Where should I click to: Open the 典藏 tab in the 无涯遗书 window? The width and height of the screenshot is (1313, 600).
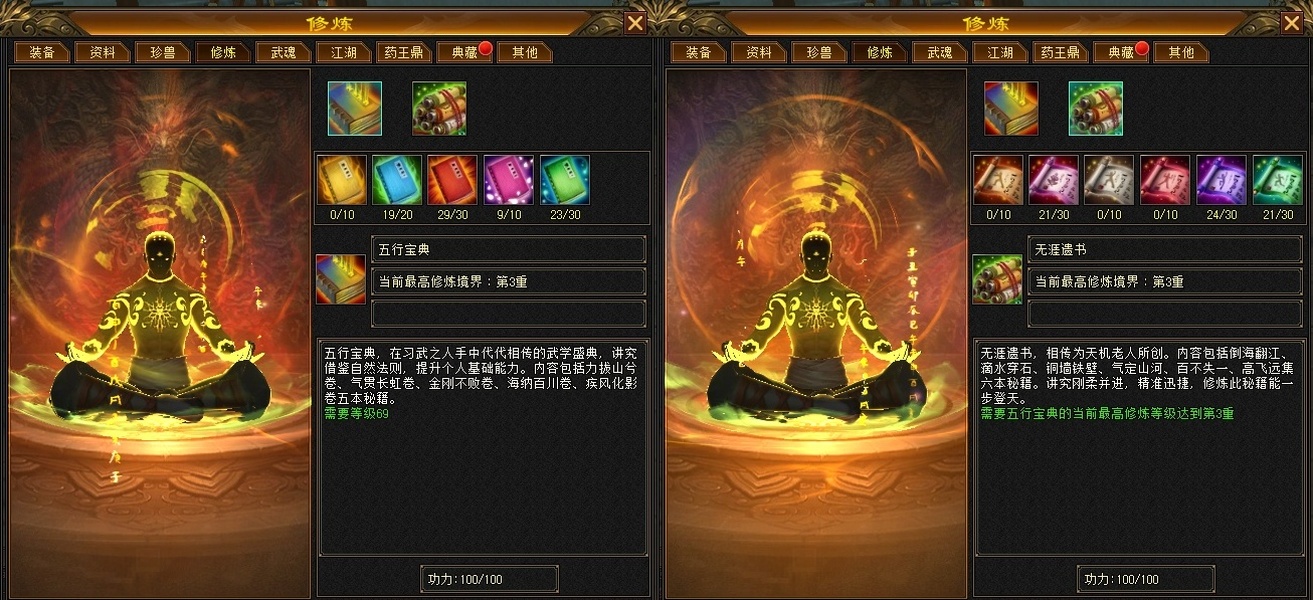coord(1119,52)
